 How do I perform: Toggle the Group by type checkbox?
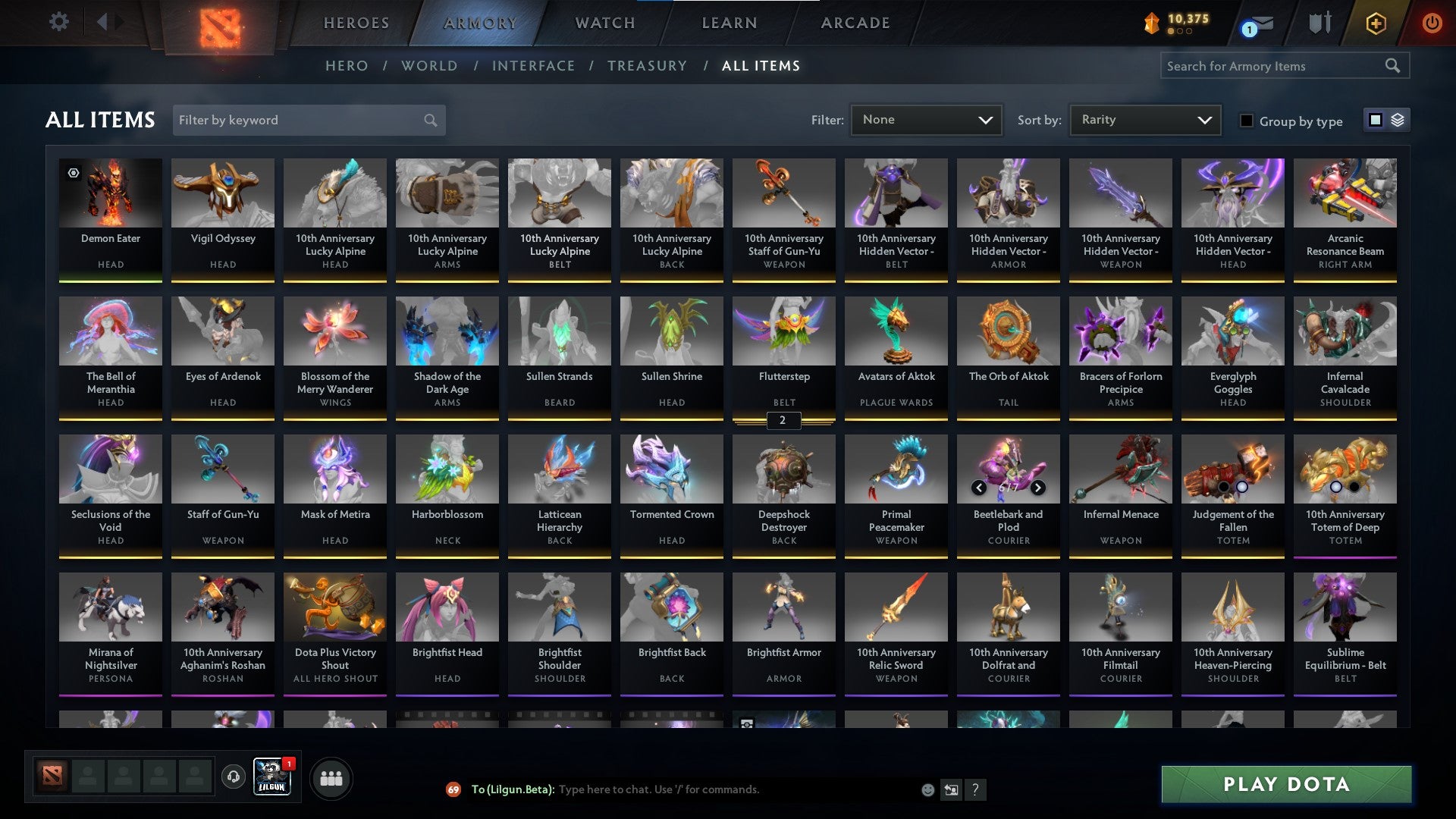pyautogui.click(x=1247, y=121)
